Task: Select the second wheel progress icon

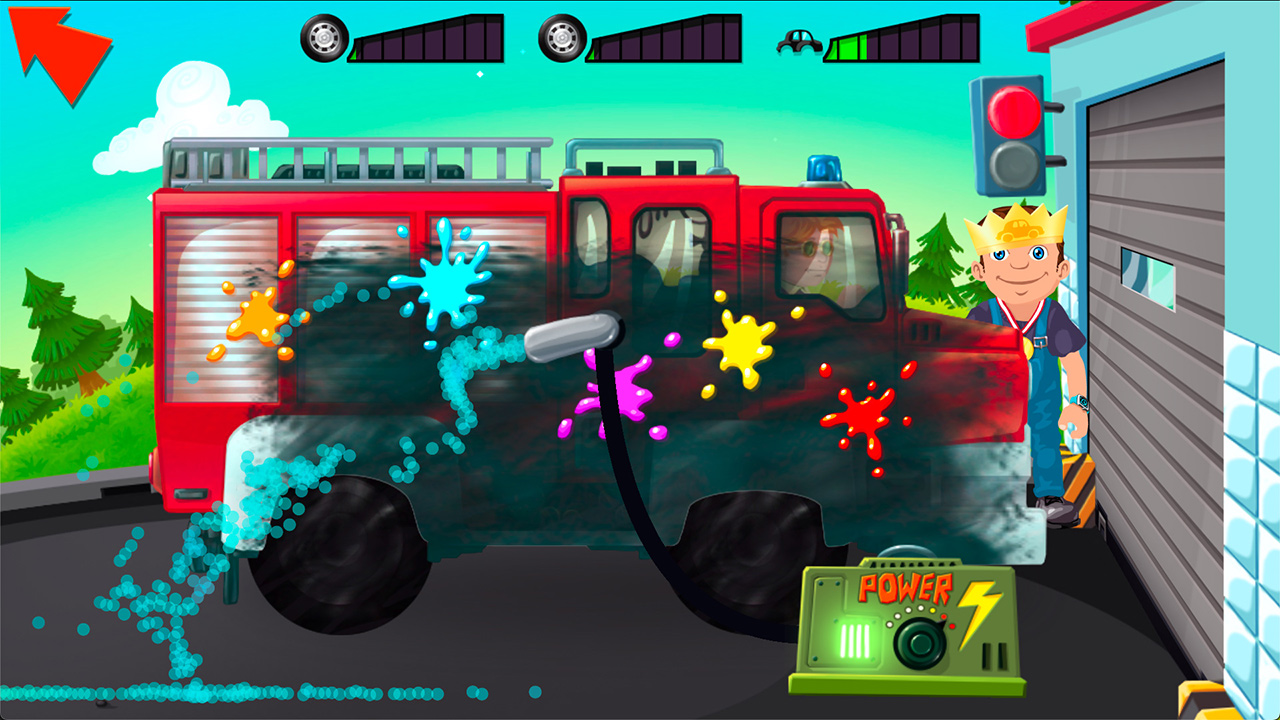Action: point(563,40)
